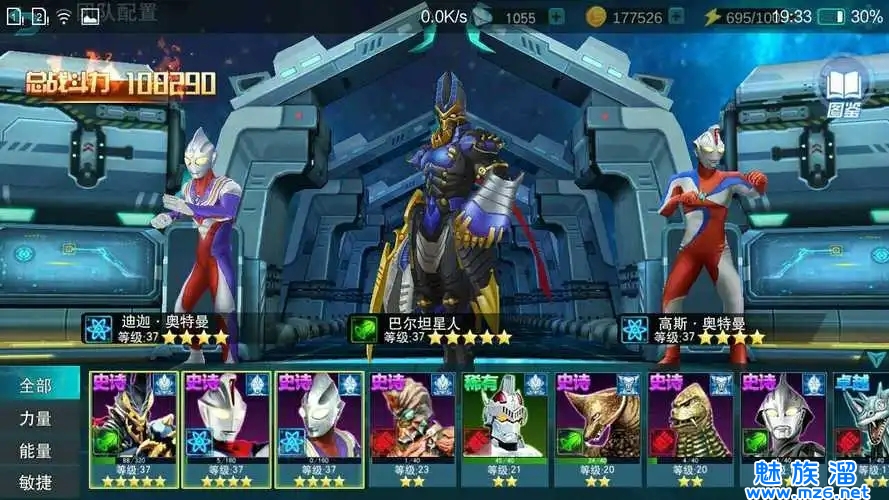Switch to the 敏捷 filter tab
The height and width of the screenshot is (500, 889).
(x=36, y=483)
